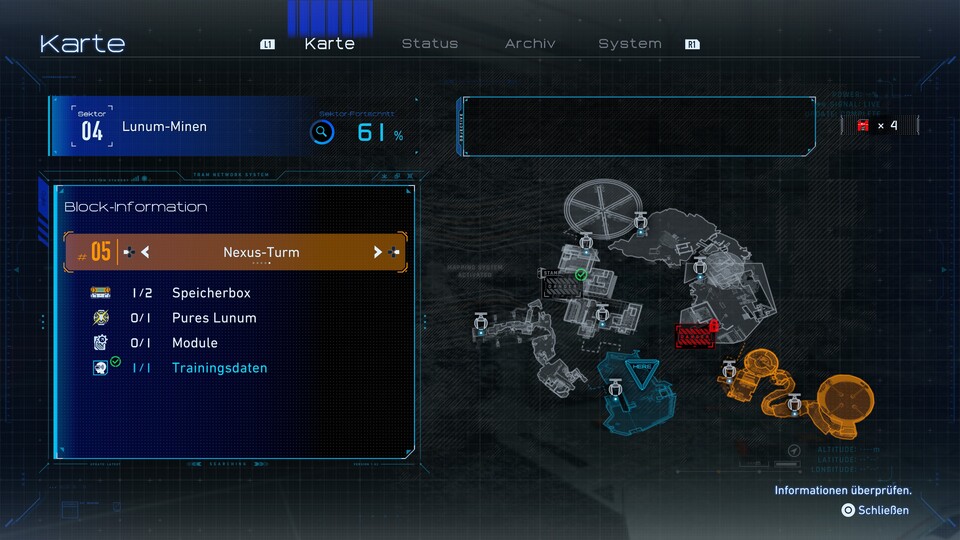Screen dimensions: 960x540
Task: Select the Karte tab
Action: (329, 44)
